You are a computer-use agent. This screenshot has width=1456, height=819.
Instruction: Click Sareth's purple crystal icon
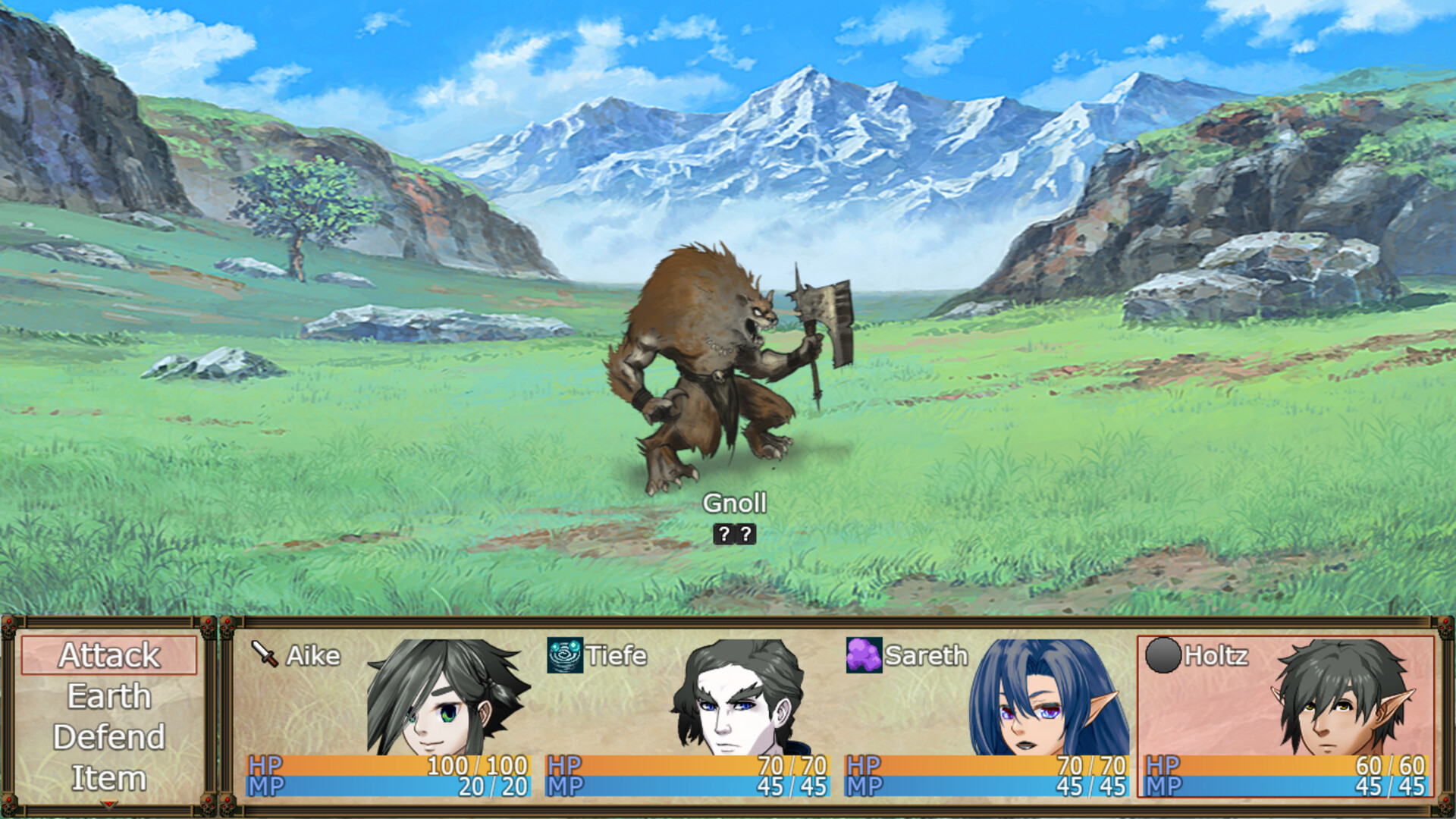tap(864, 655)
